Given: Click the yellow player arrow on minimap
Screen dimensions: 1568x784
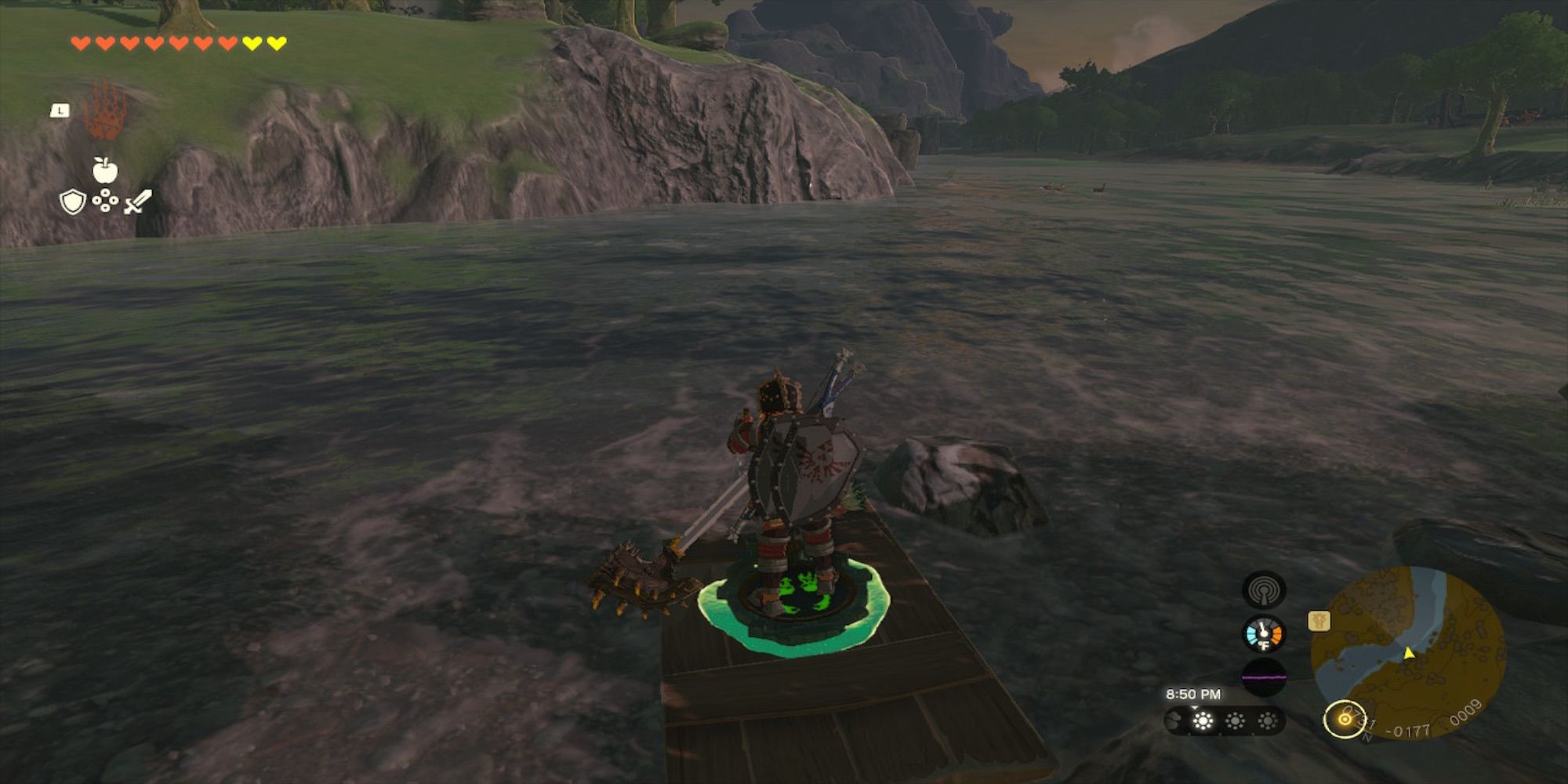Looking at the screenshot, I should (1409, 652).
